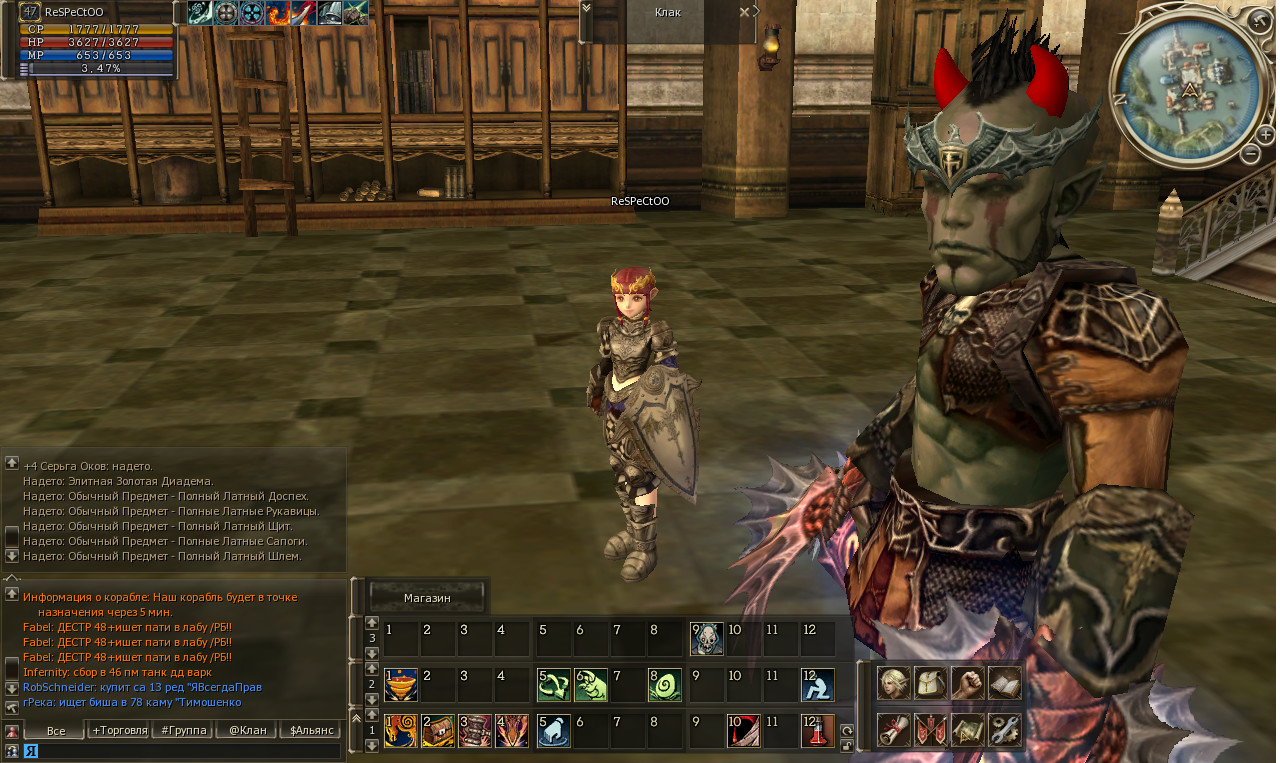
Task: Use the skull mask hotbar slot
Action: pyautogui.click(x=706, y=637)
